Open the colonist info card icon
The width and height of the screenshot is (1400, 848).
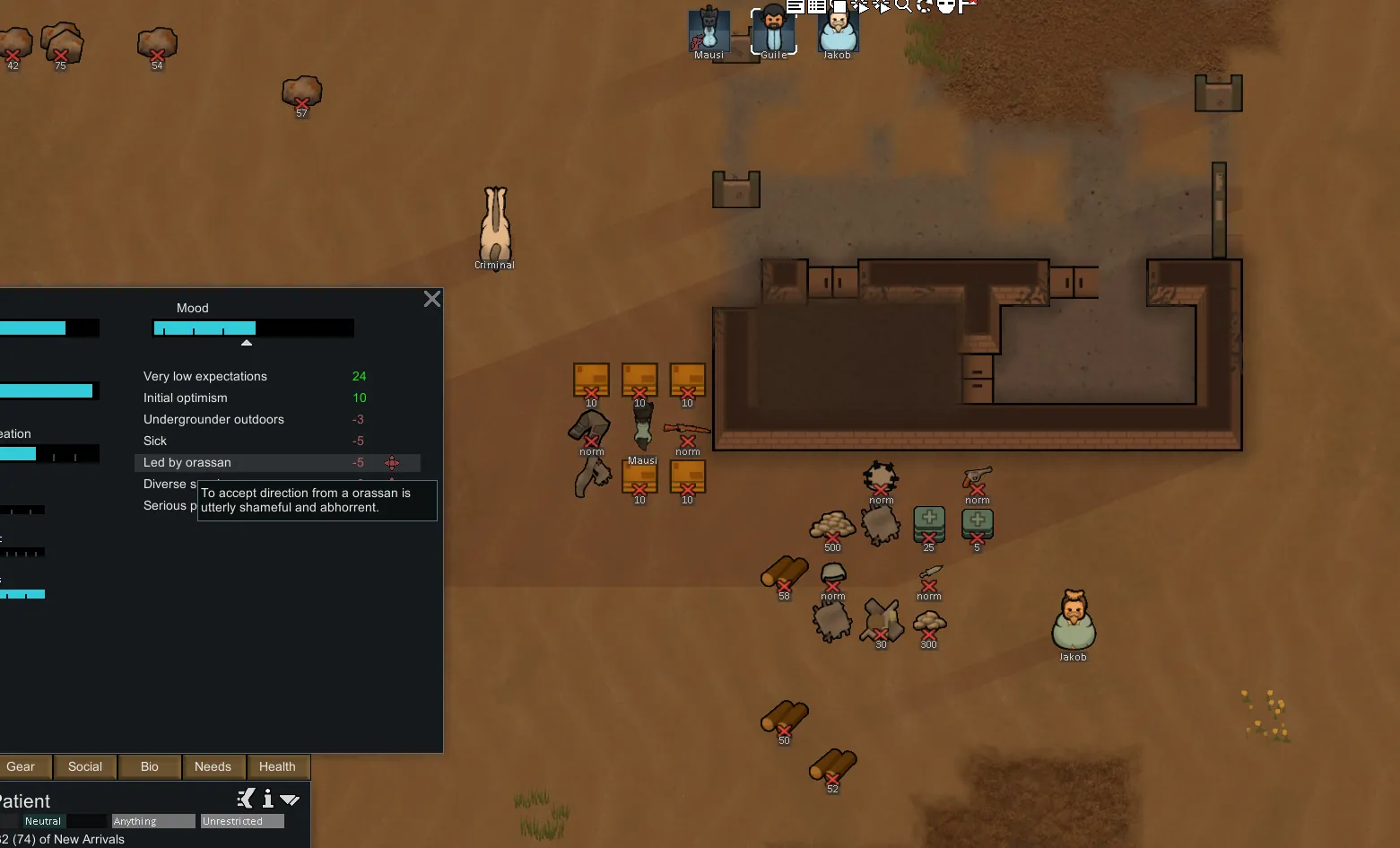[267, 799]
